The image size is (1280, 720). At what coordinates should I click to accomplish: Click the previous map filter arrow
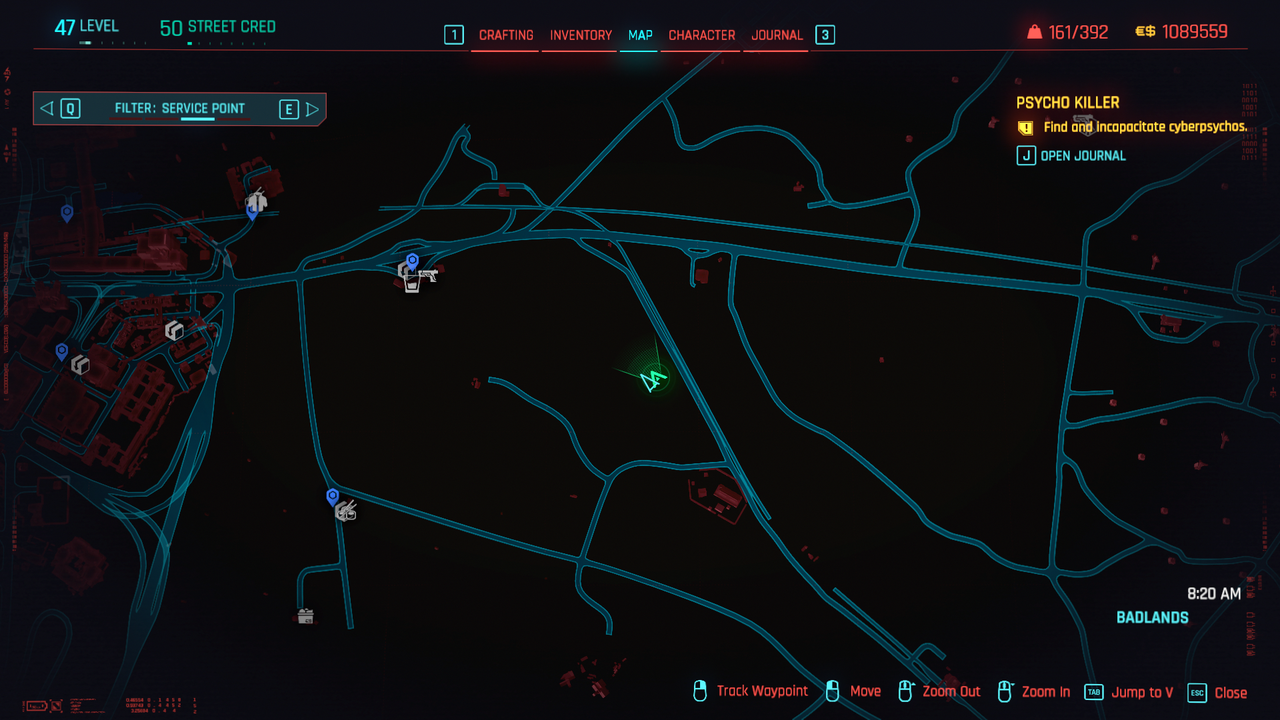click(47, 109)
